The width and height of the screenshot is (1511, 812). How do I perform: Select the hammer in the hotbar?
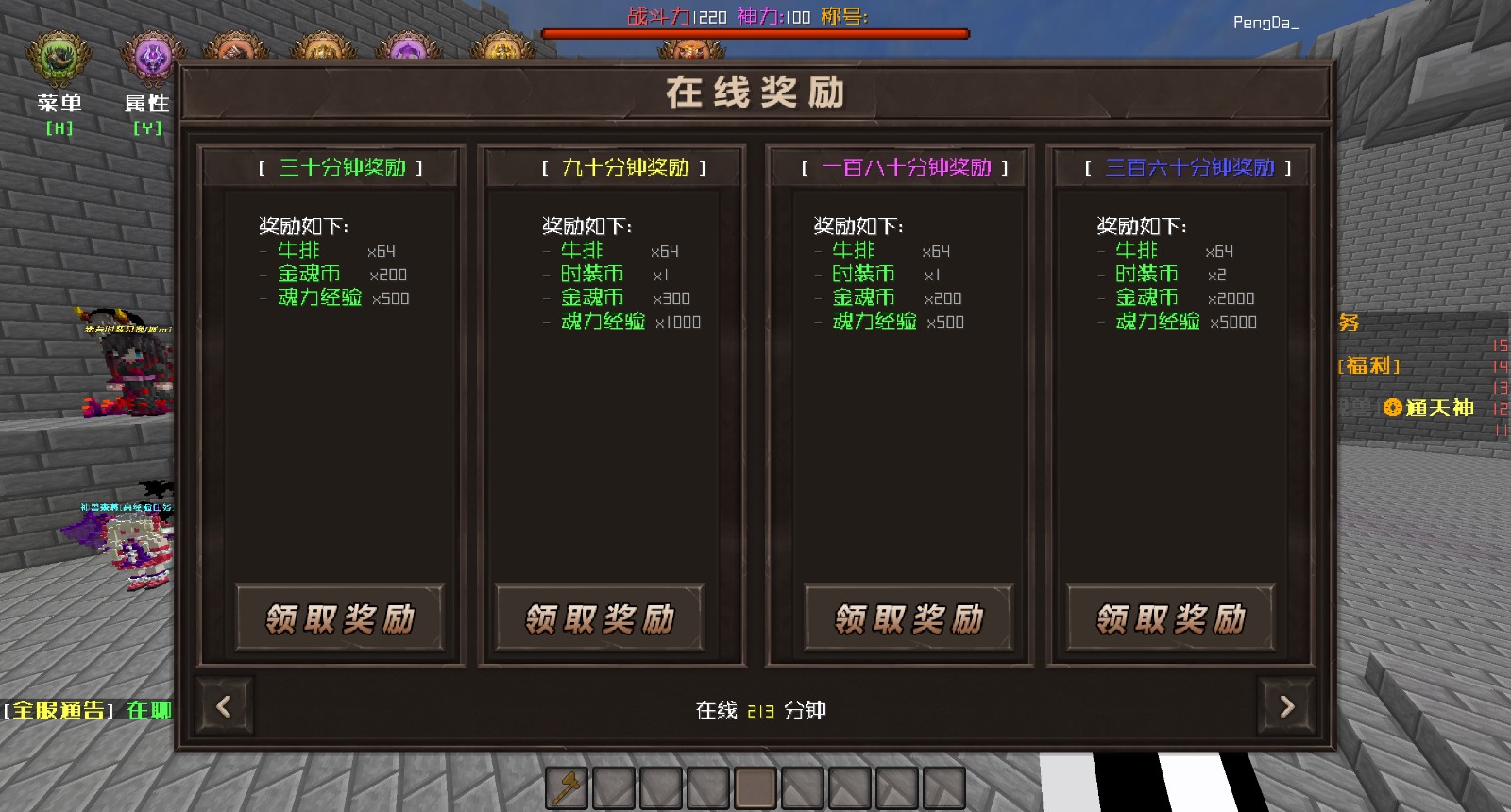point(567,787)
